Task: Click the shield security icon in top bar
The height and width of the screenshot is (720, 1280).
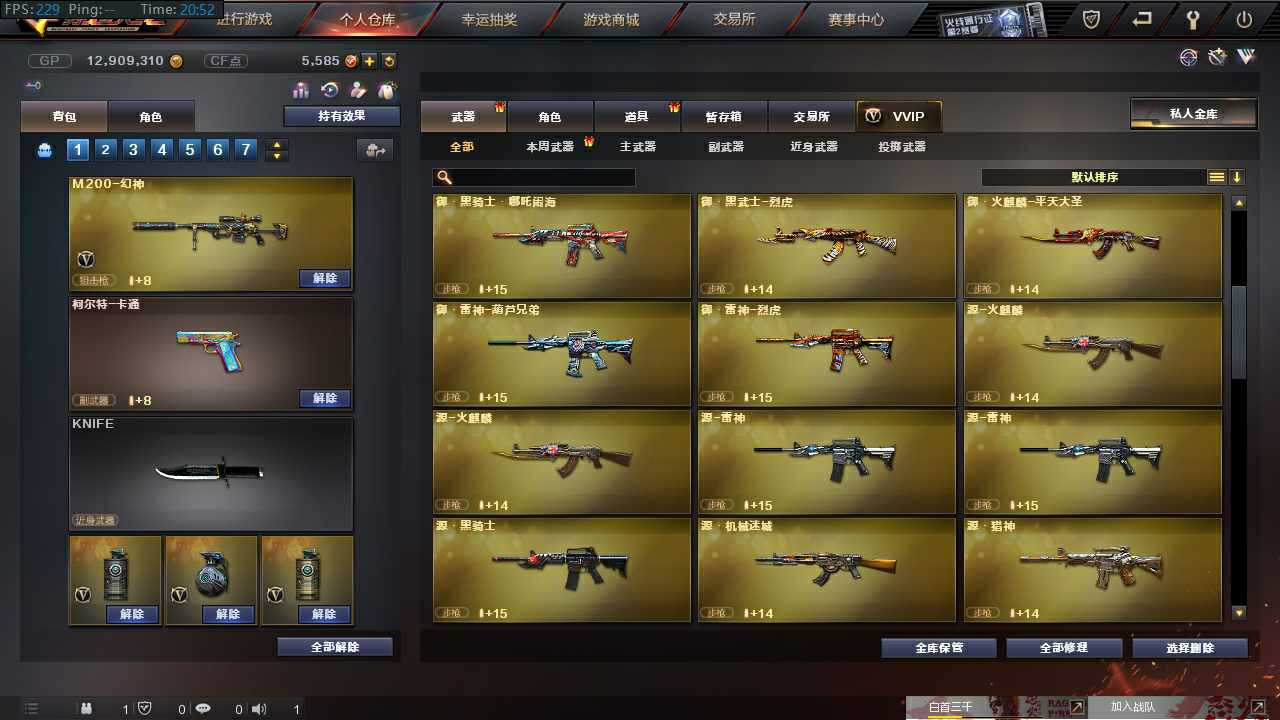Action: pos(1090,18)
